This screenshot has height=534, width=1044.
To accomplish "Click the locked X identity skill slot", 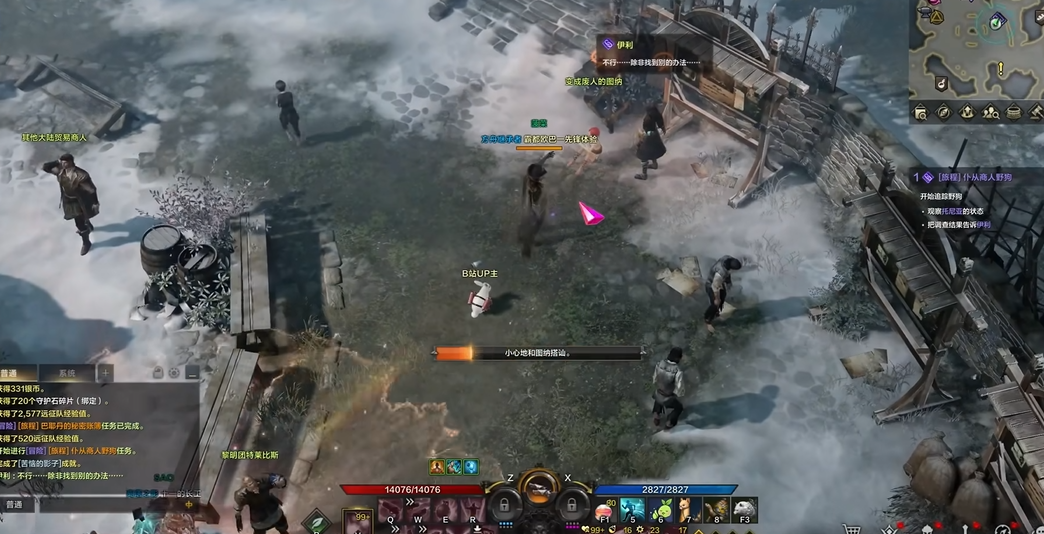I will pyautogui.click(x=571, y=502).
